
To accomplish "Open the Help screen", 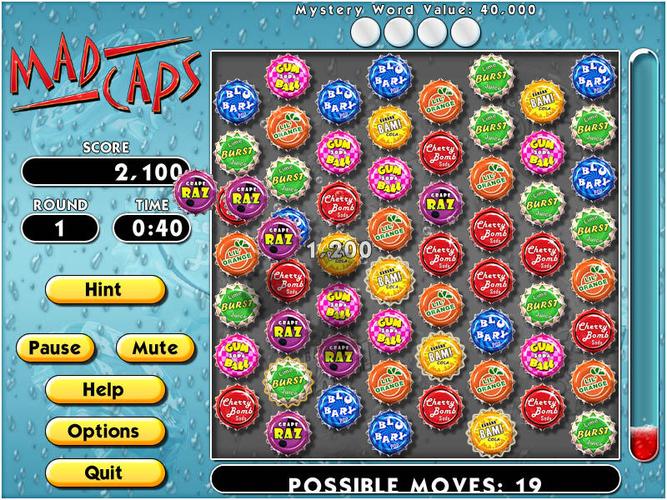I will point(104,389).
